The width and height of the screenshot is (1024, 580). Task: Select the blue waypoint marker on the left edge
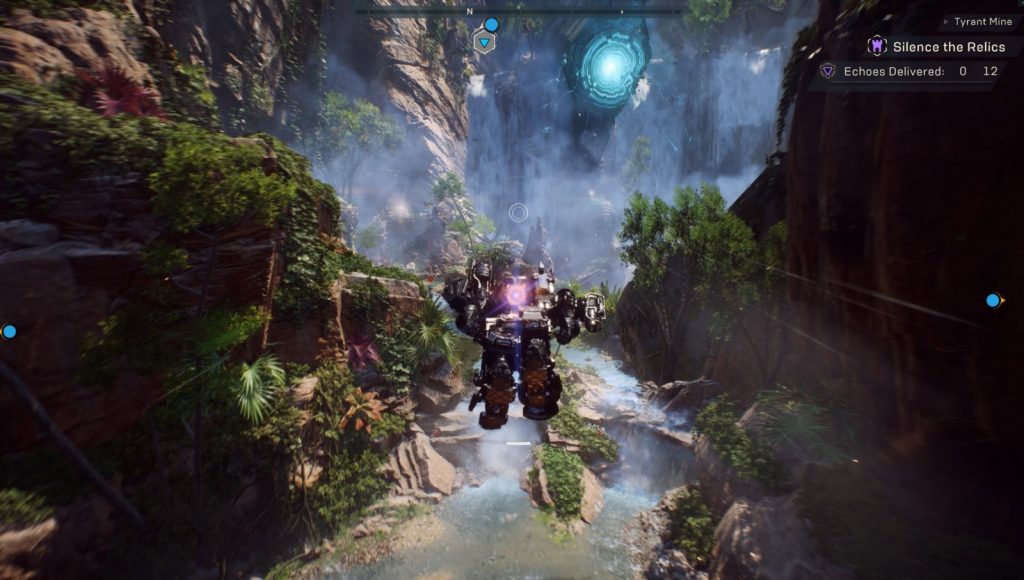(x=9, y=331)
